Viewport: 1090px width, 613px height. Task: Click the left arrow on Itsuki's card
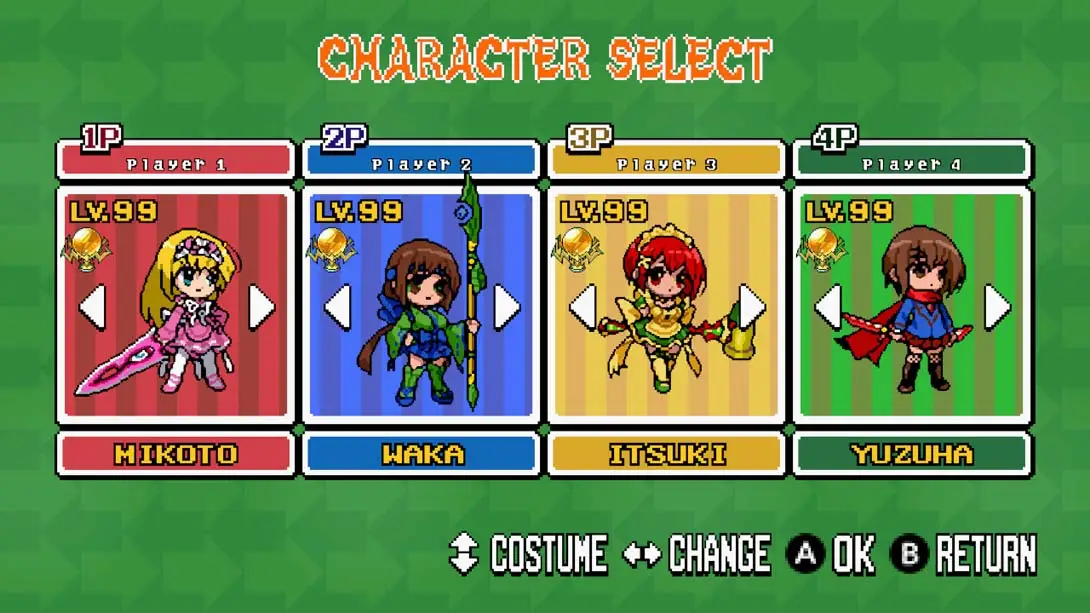point(582,307)
